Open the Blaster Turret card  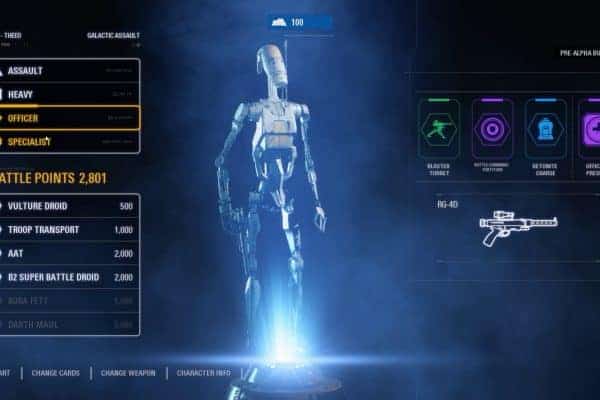coord(439,130)
